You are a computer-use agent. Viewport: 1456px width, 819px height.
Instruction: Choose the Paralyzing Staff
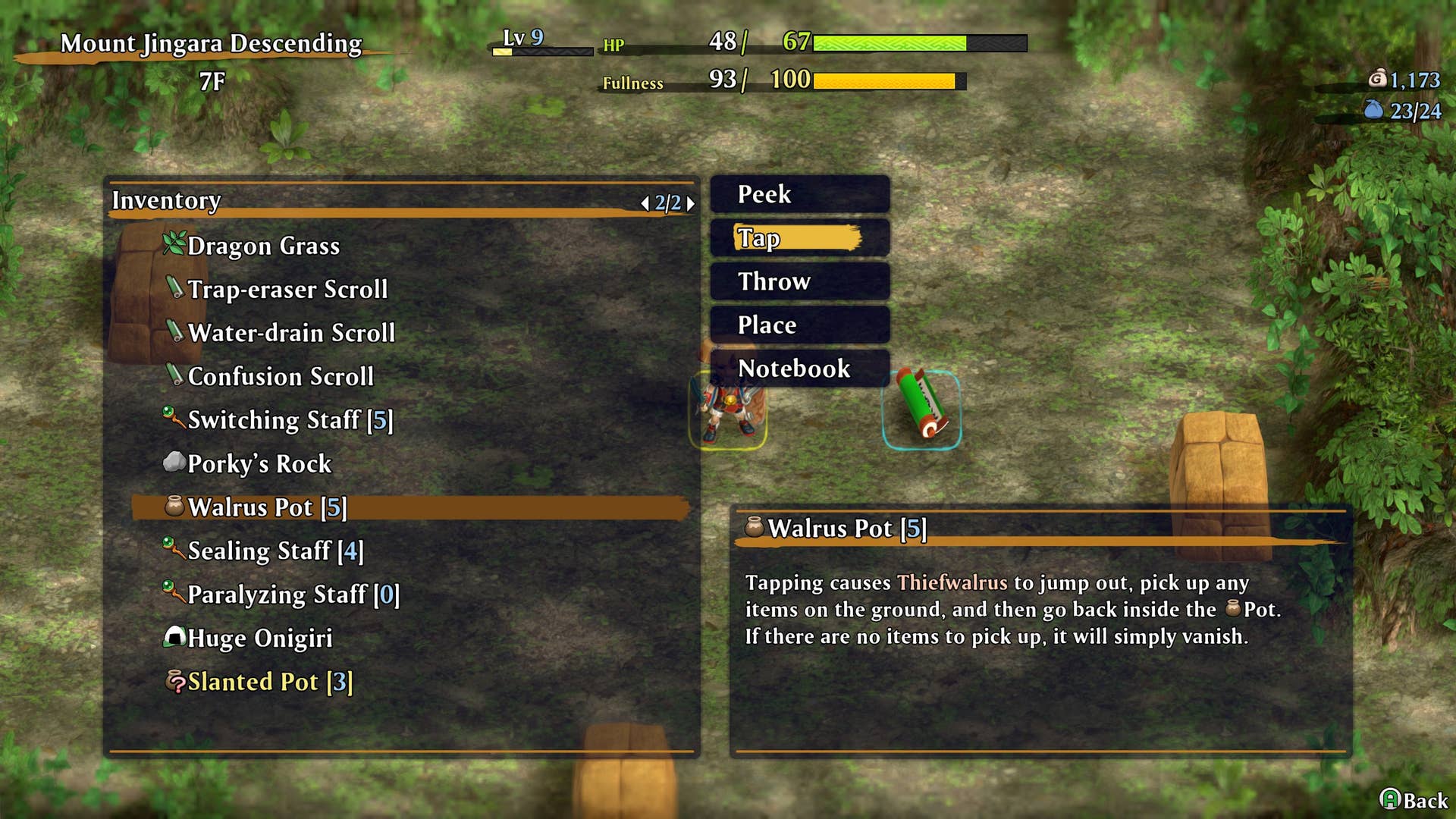[292, 595]
